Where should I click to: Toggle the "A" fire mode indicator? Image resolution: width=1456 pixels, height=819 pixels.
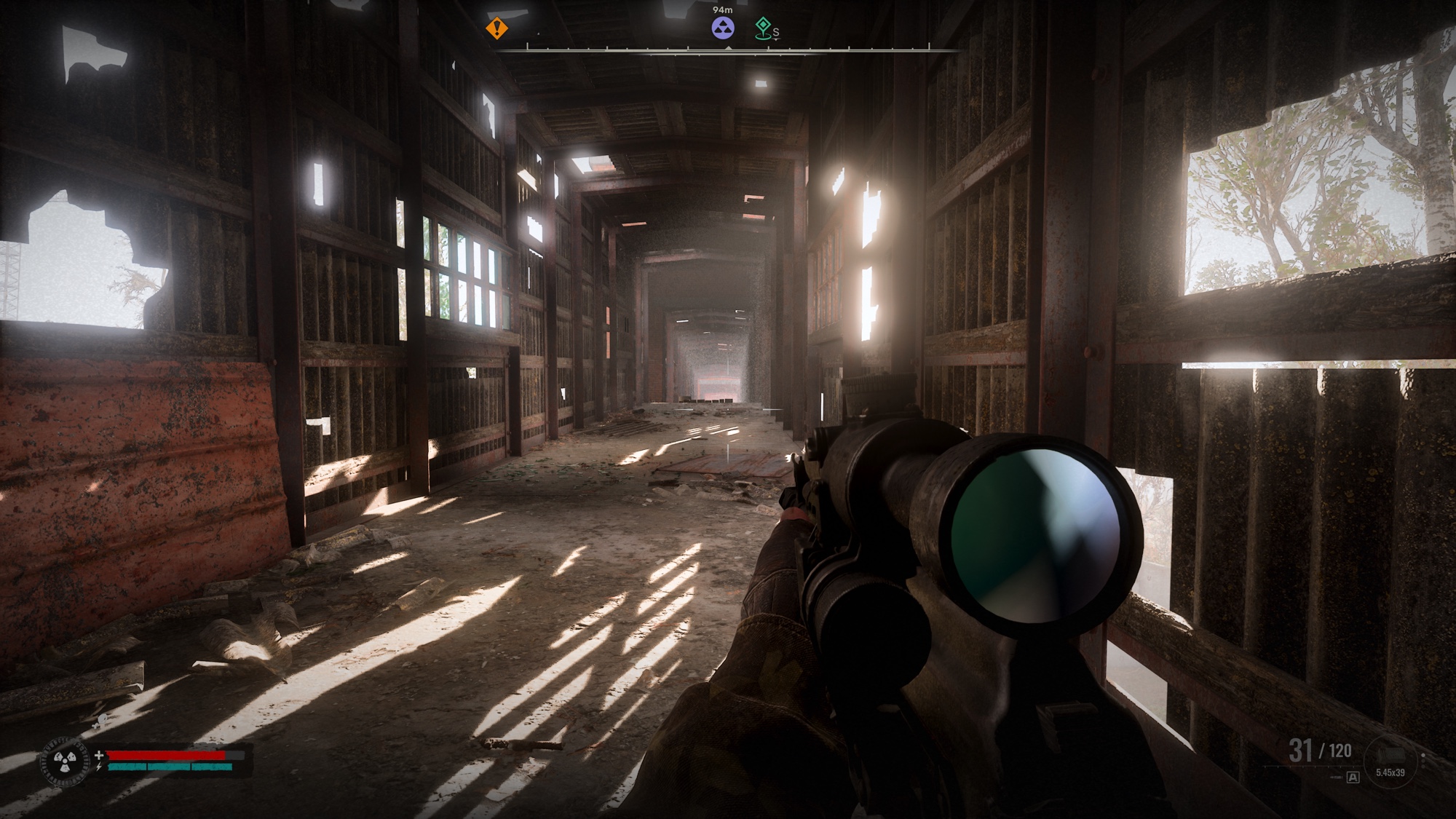1353,778
